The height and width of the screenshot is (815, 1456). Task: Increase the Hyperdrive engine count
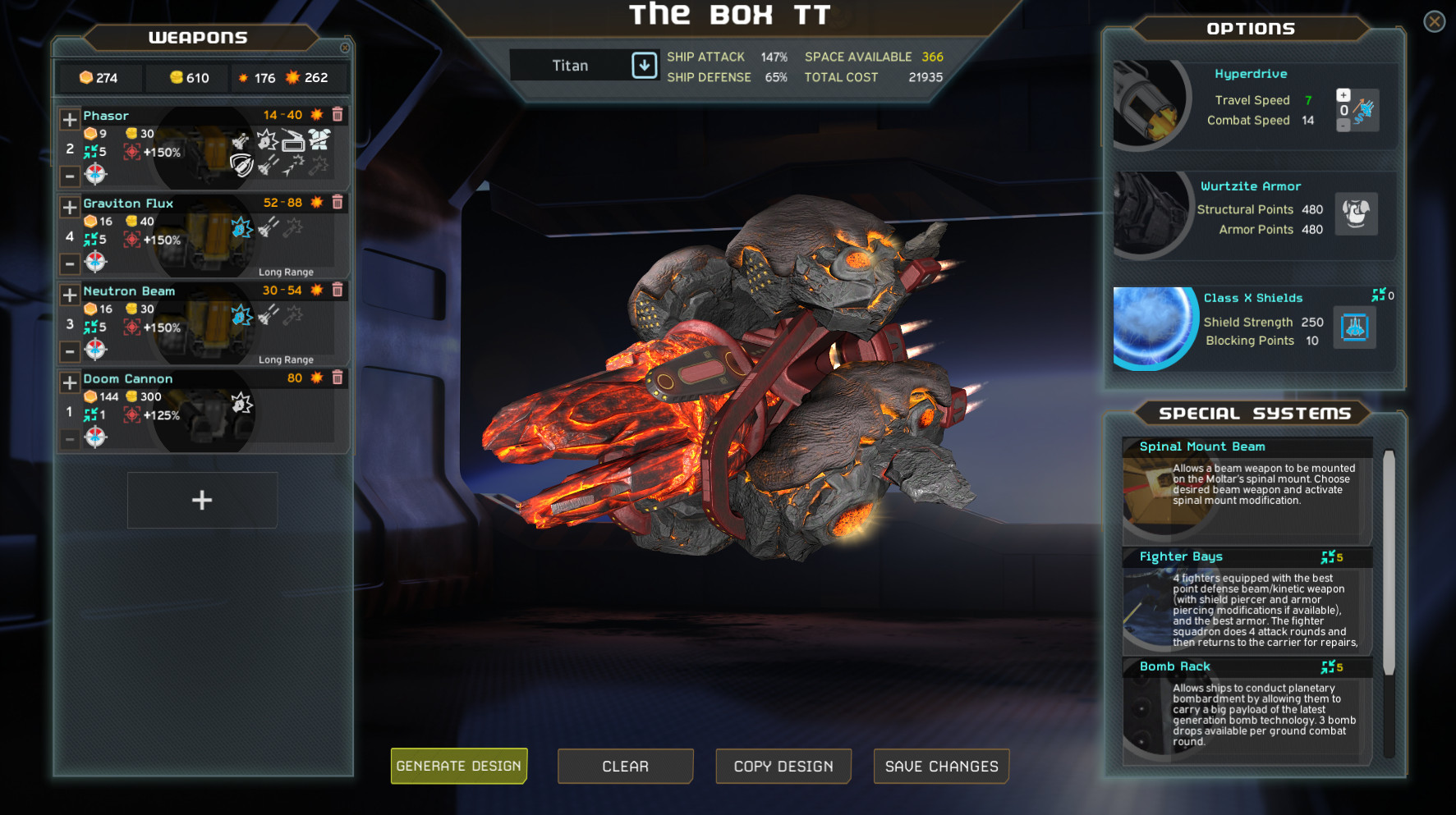[1343, 95]
